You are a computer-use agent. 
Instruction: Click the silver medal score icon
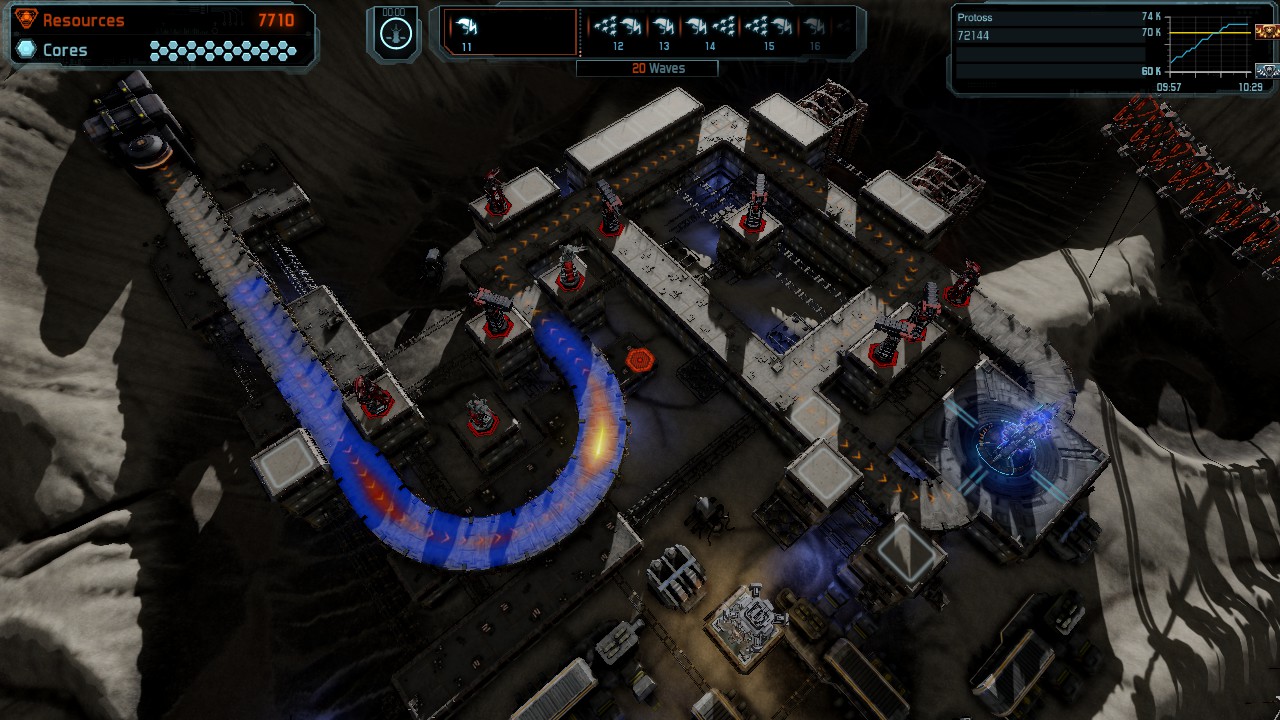tap(1265, 70)
